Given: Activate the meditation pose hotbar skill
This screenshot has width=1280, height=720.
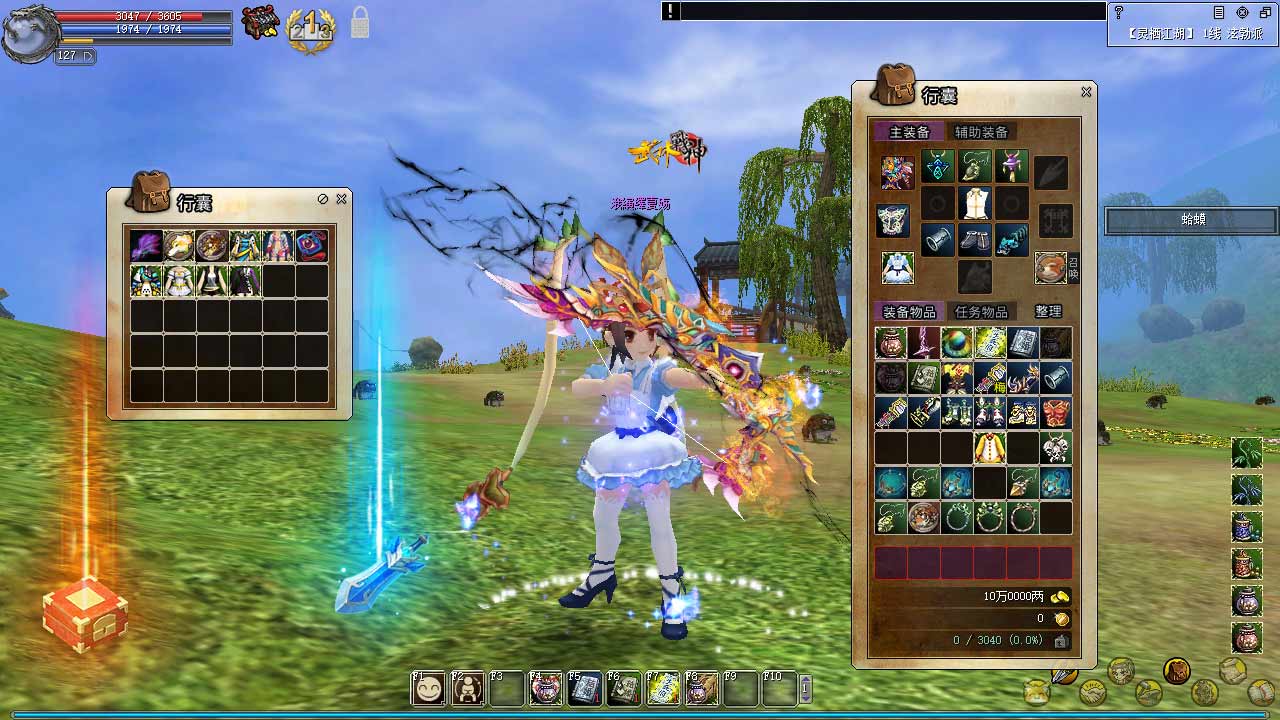Looking at the screenshot, I should pos(467,689).
